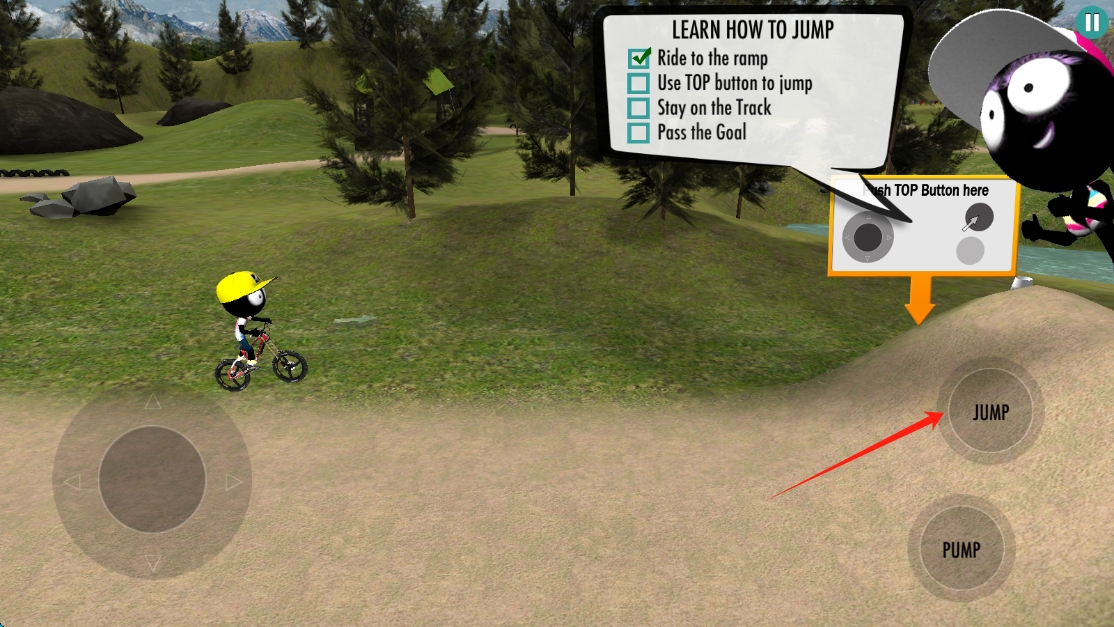Pause the game with the top-right button

click(x=1091, y=22)
